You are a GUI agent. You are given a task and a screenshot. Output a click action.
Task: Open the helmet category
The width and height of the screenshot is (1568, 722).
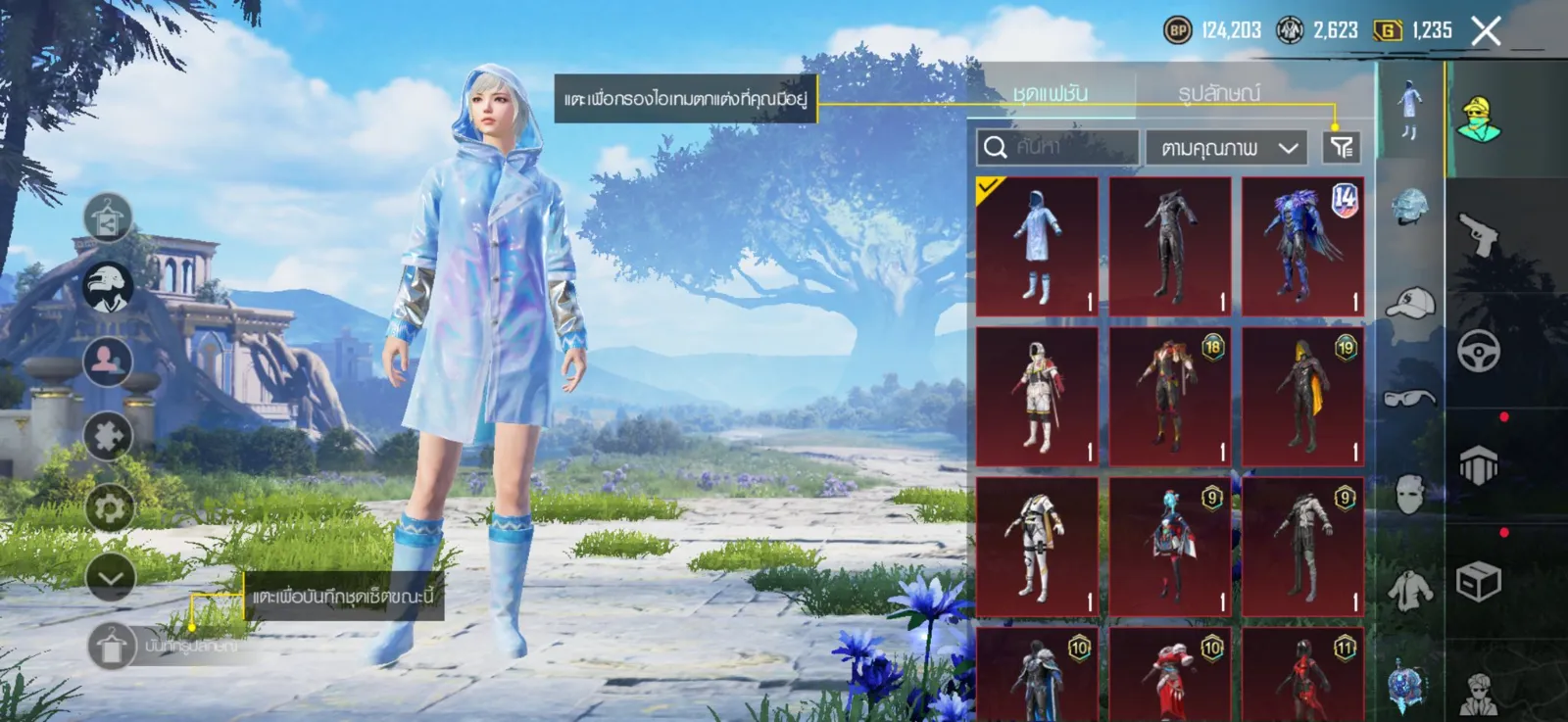[x=1410, y=207]
